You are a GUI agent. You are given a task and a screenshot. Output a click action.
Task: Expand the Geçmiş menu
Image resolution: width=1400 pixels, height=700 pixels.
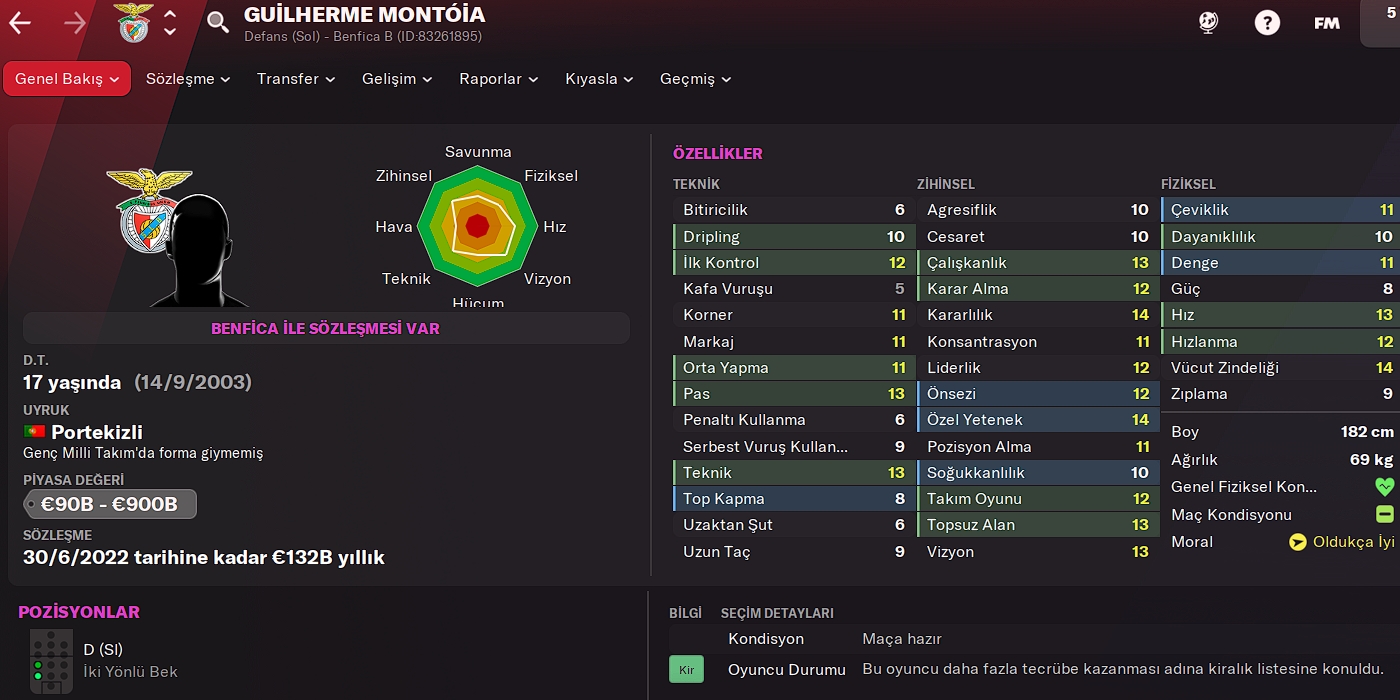point(695,79)
